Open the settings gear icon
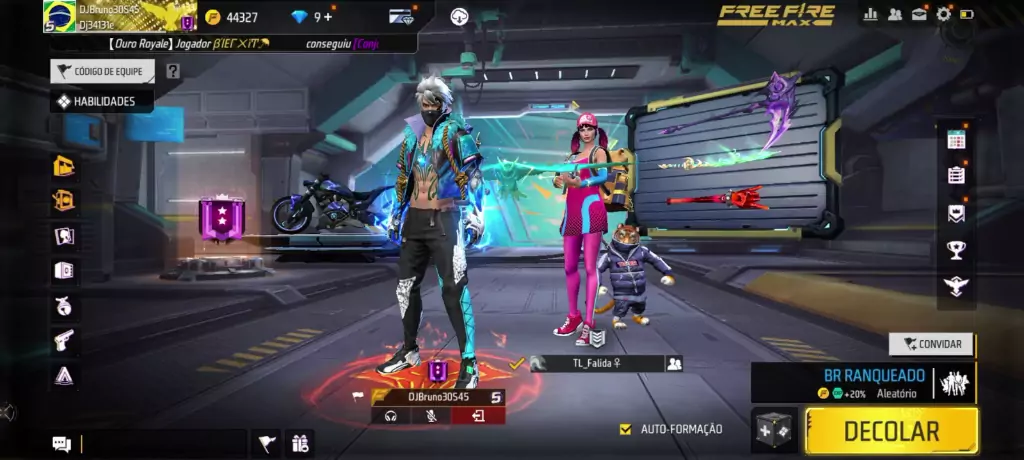This screenshot has height=460, width=1024. (943, 14)
